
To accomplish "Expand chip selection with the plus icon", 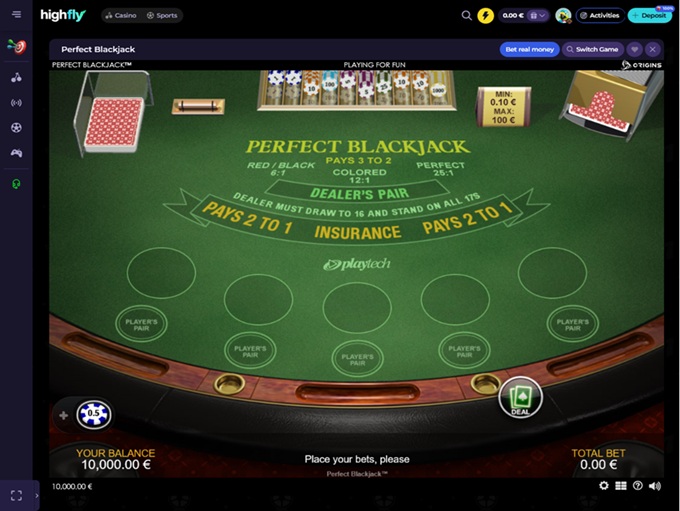I will click(x=64, y=415).
